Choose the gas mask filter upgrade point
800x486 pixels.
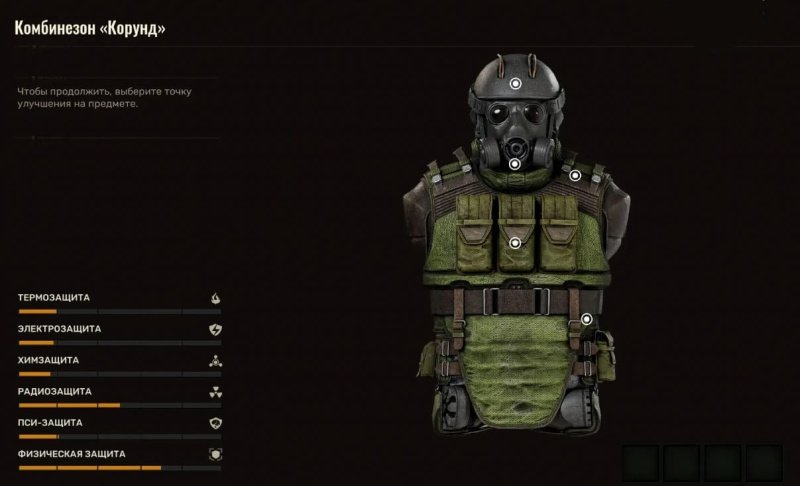click(x=514, y=163)
